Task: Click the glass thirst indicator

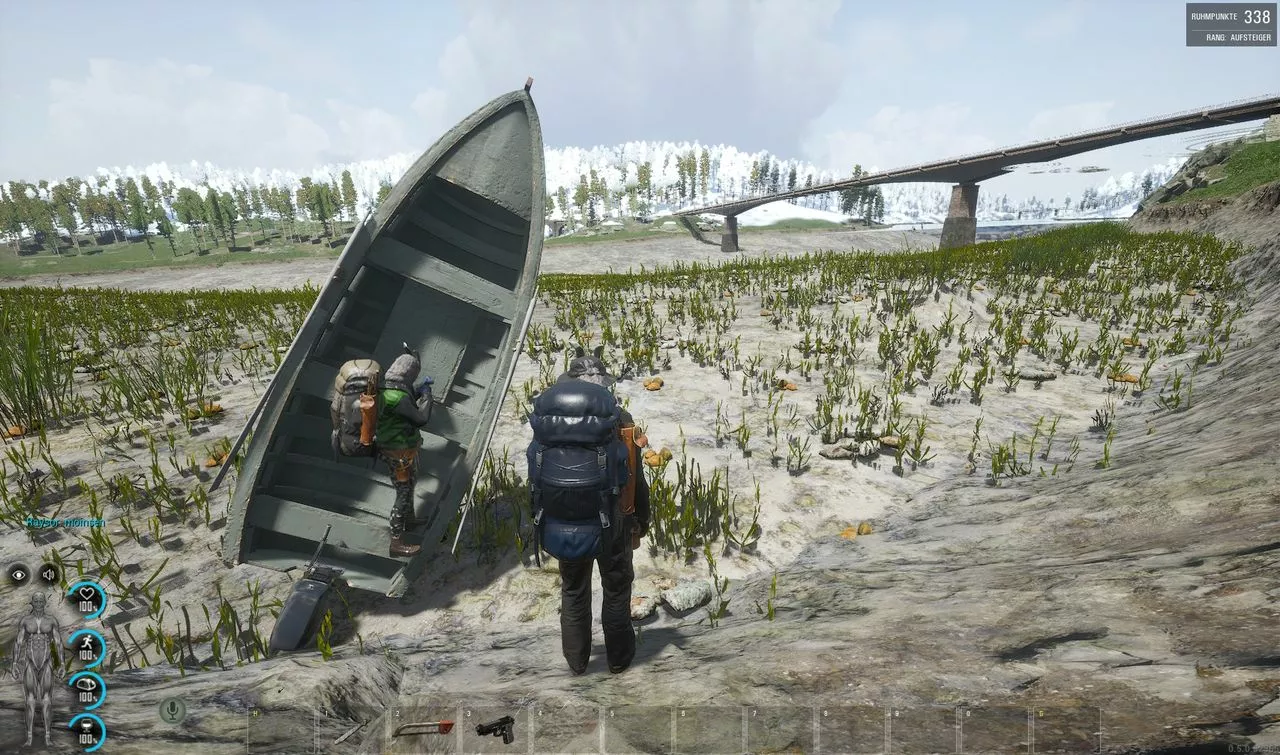Action: click(87, 732)
